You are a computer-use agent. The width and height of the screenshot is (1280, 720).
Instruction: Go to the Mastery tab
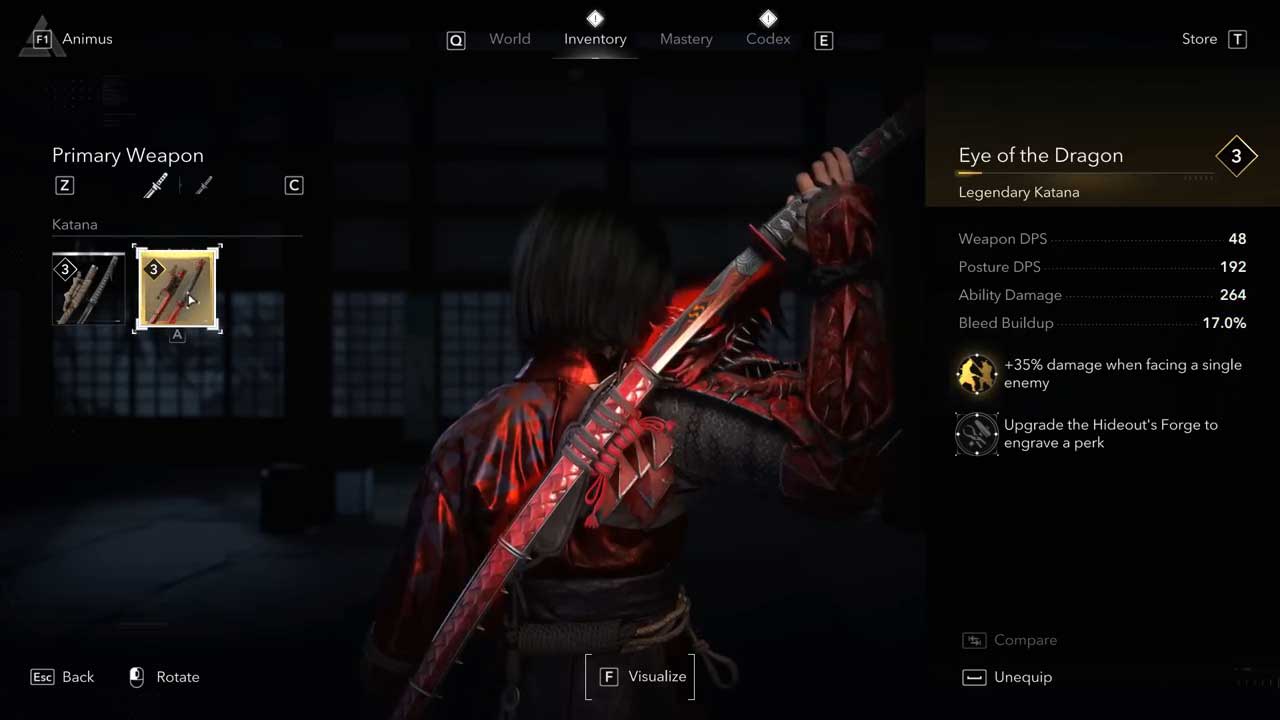[686, 39]
